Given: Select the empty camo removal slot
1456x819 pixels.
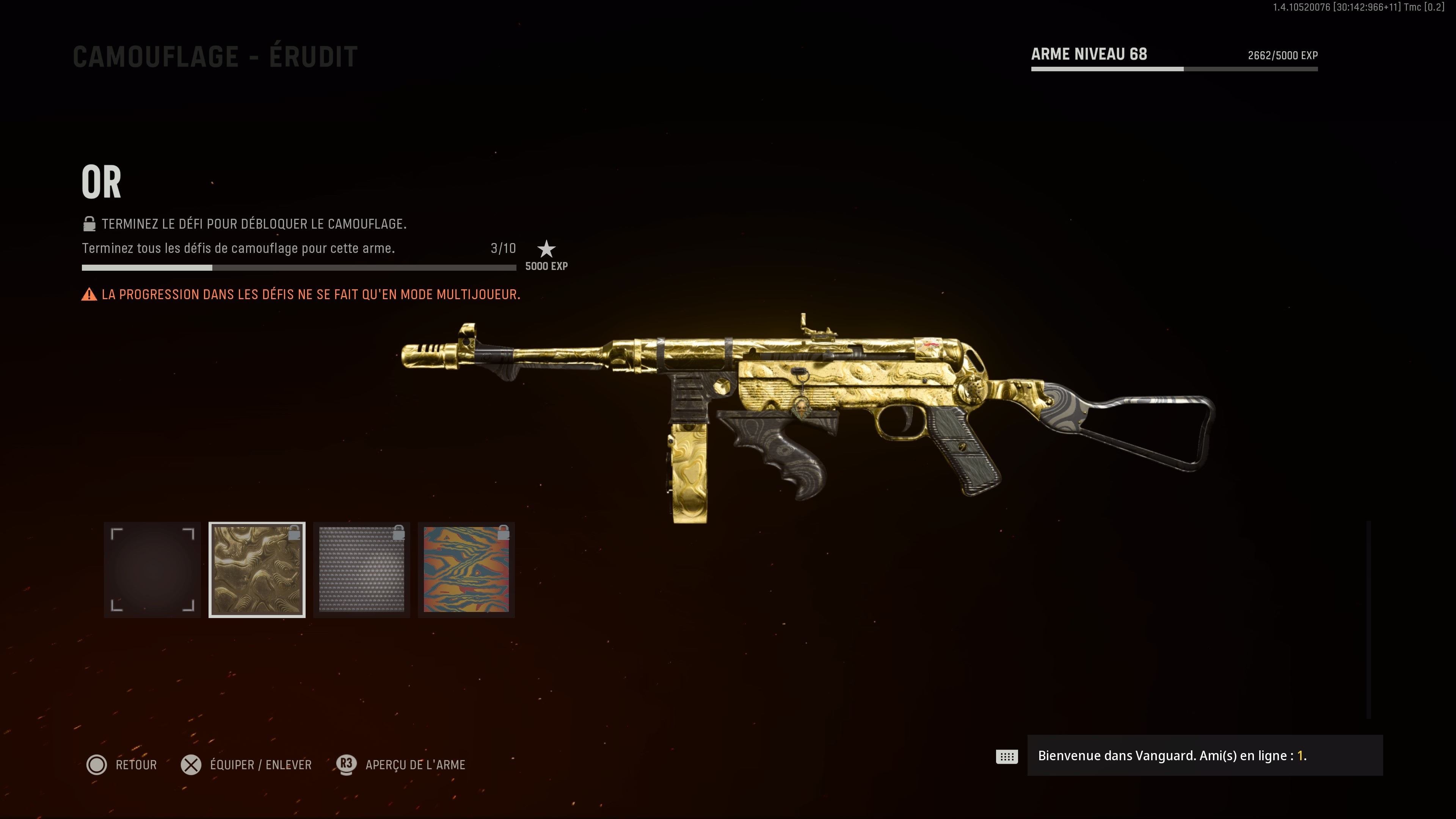Looking at the screenshot, I should [x=152, y=570].
